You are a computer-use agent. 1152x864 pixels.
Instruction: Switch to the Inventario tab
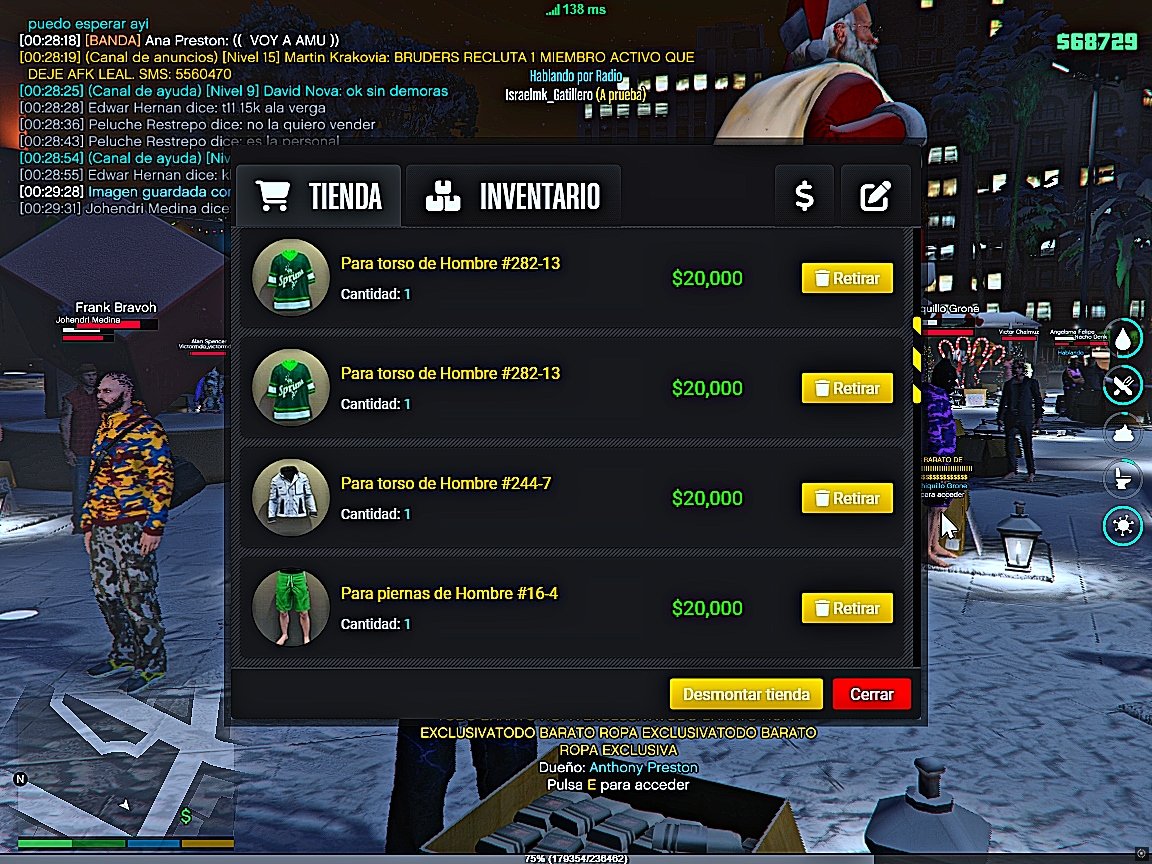click(513, 196)
